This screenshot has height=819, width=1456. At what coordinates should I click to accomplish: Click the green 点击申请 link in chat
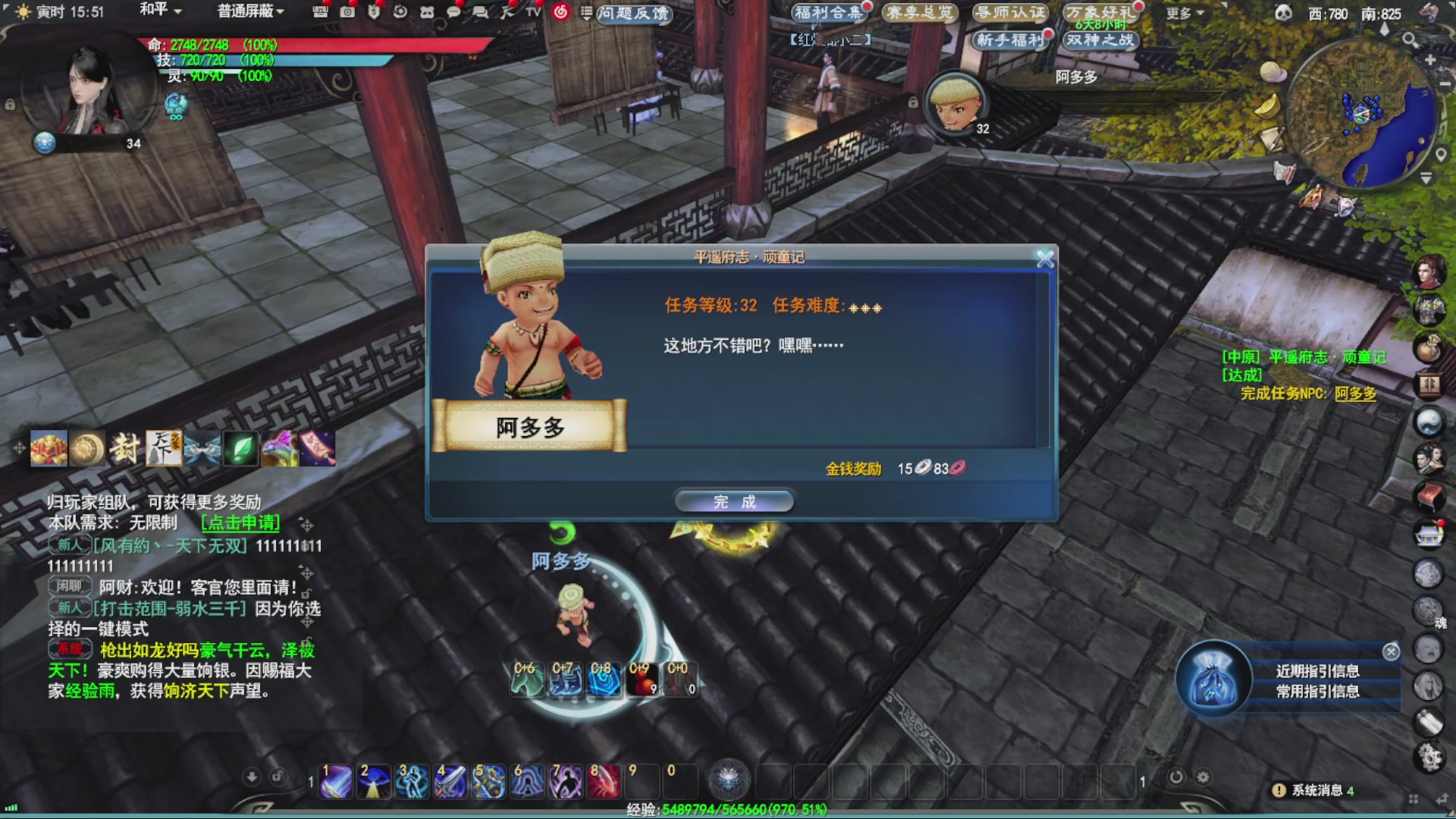[x=240, y=523]
